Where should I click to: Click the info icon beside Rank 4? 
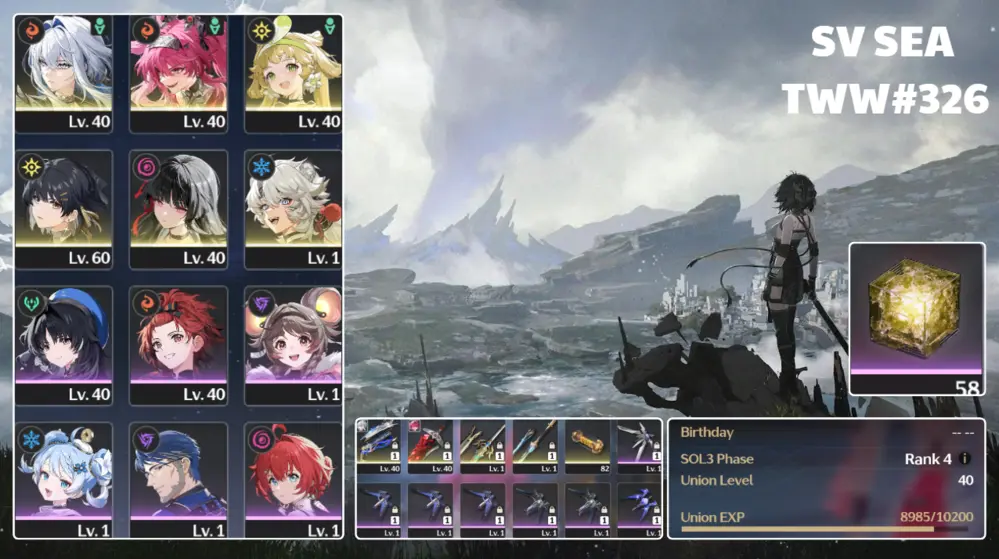(x=964, y=459)
